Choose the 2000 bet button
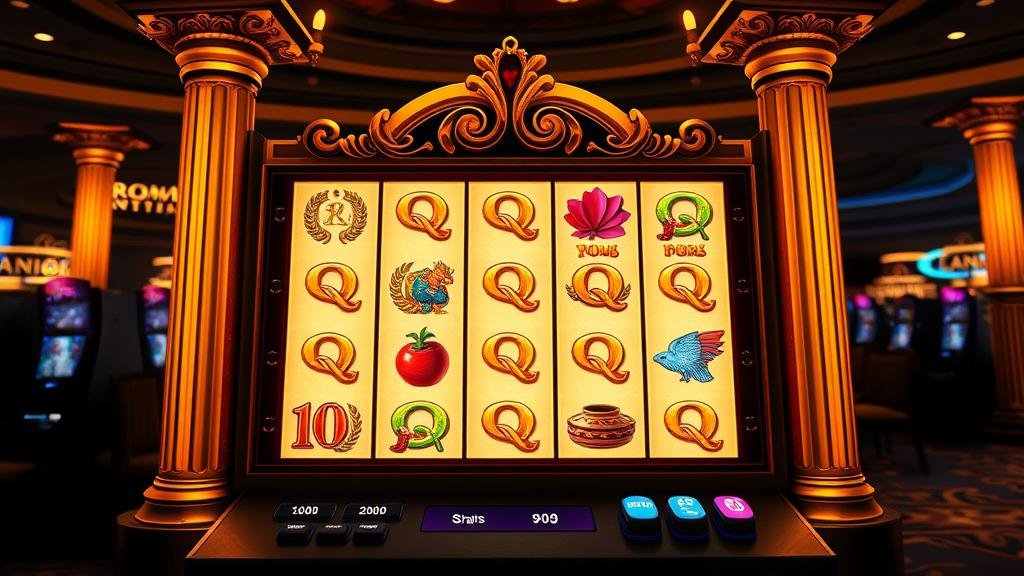 (372, 511)
